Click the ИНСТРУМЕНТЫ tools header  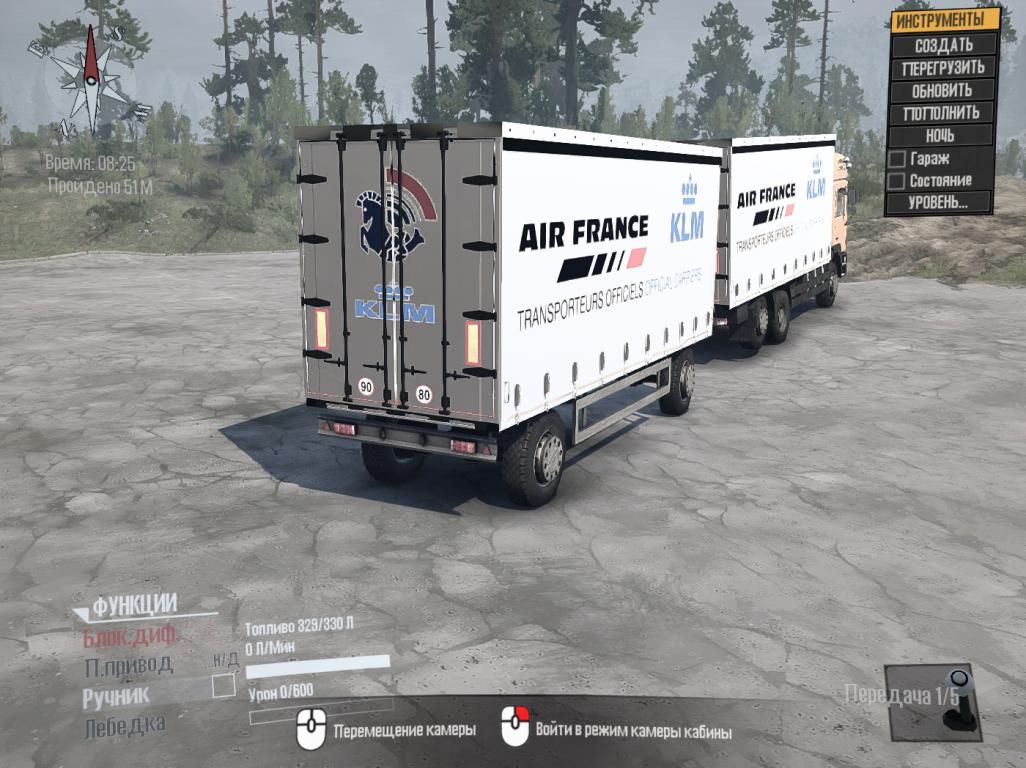[x=945, y=20]
